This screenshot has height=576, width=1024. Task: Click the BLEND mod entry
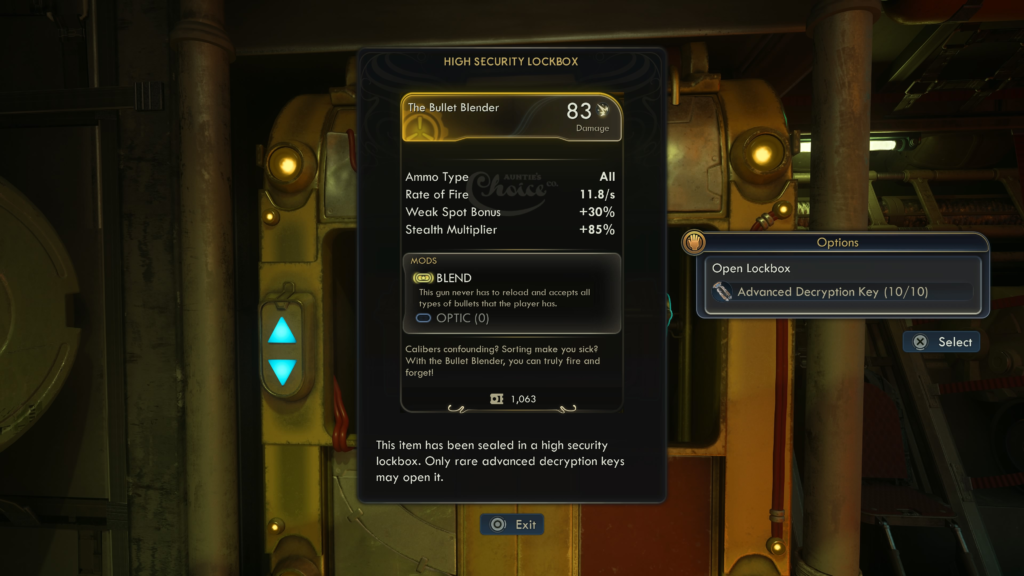click(x=454, y=278)
